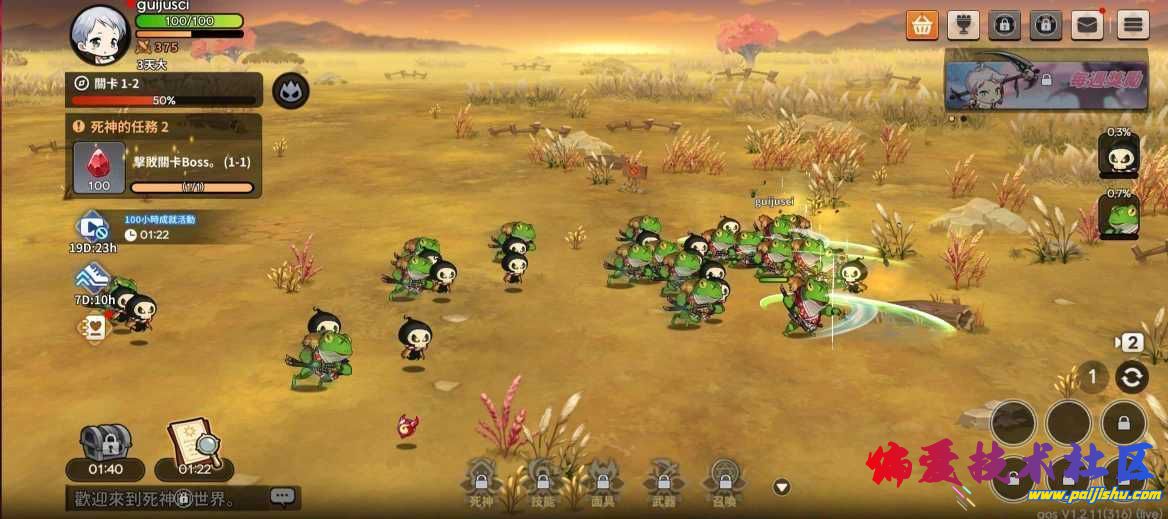
Task: Open the scroll with magnifying glass
Action: coord(195,444)
